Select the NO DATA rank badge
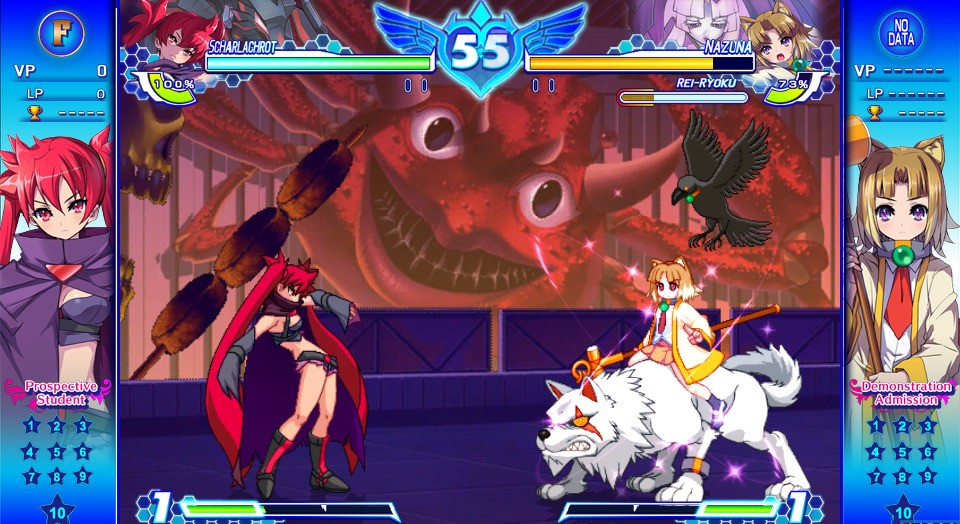960x524 pixels. click(901, 32)
